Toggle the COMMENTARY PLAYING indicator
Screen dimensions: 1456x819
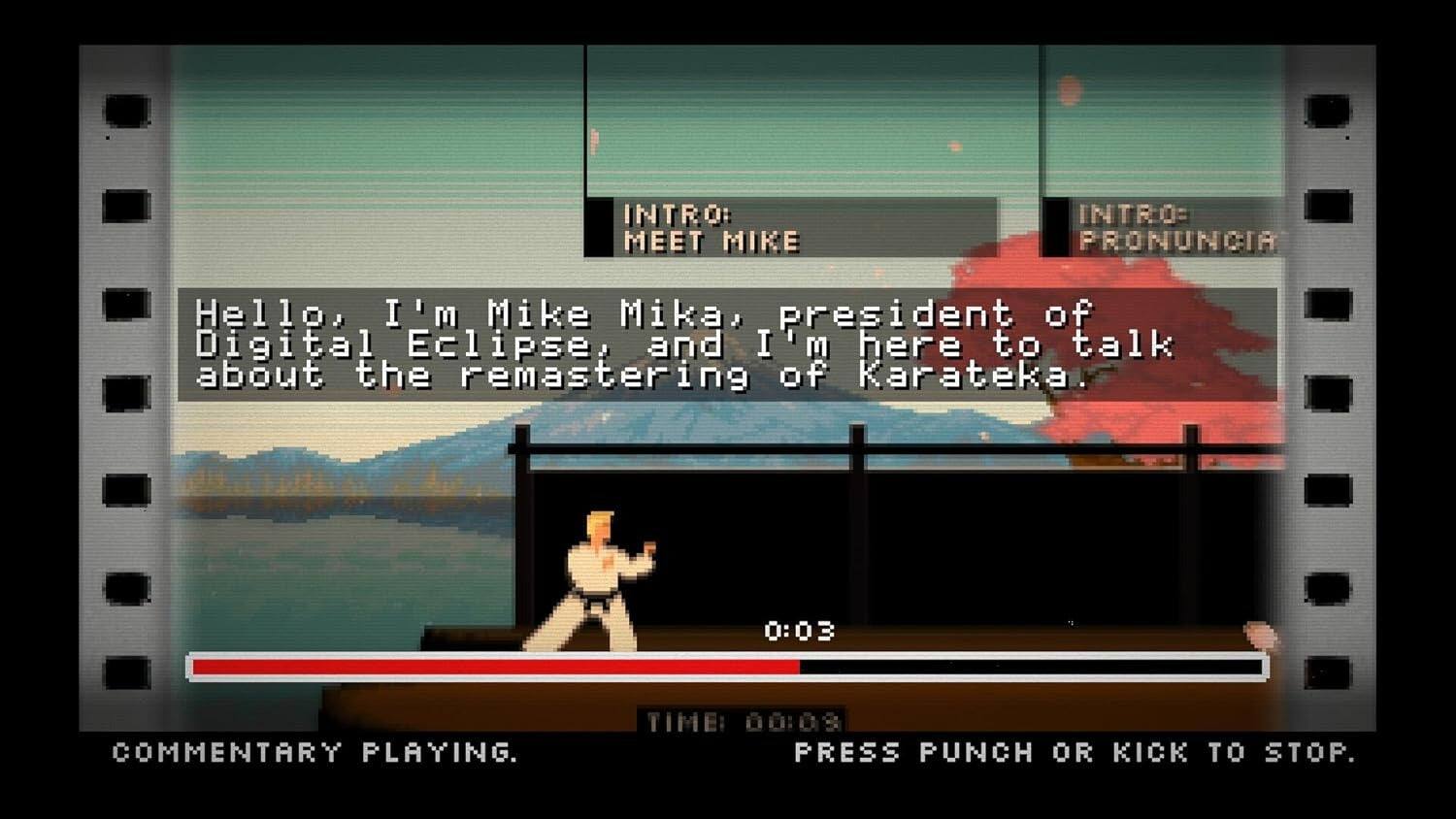tap(315, 752)
